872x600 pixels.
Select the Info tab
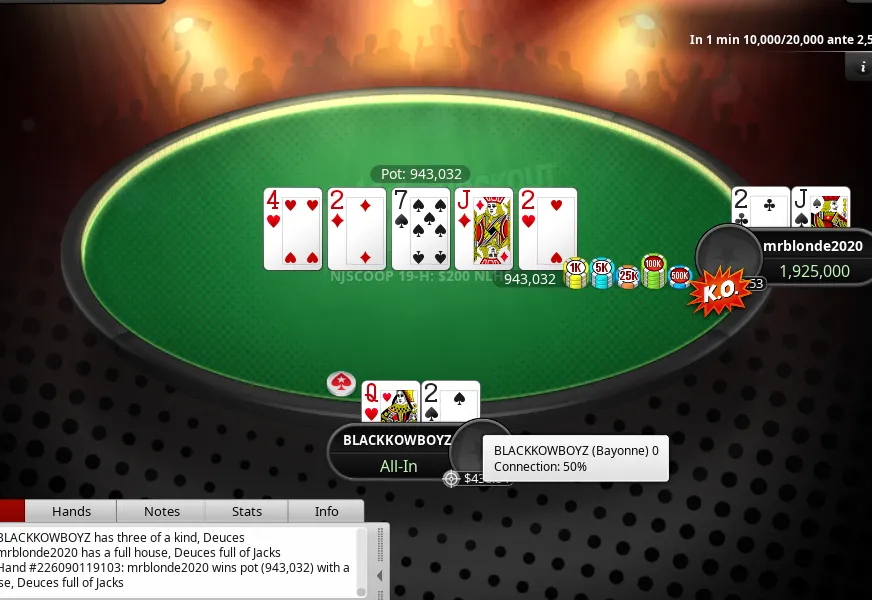coord(327,511)
